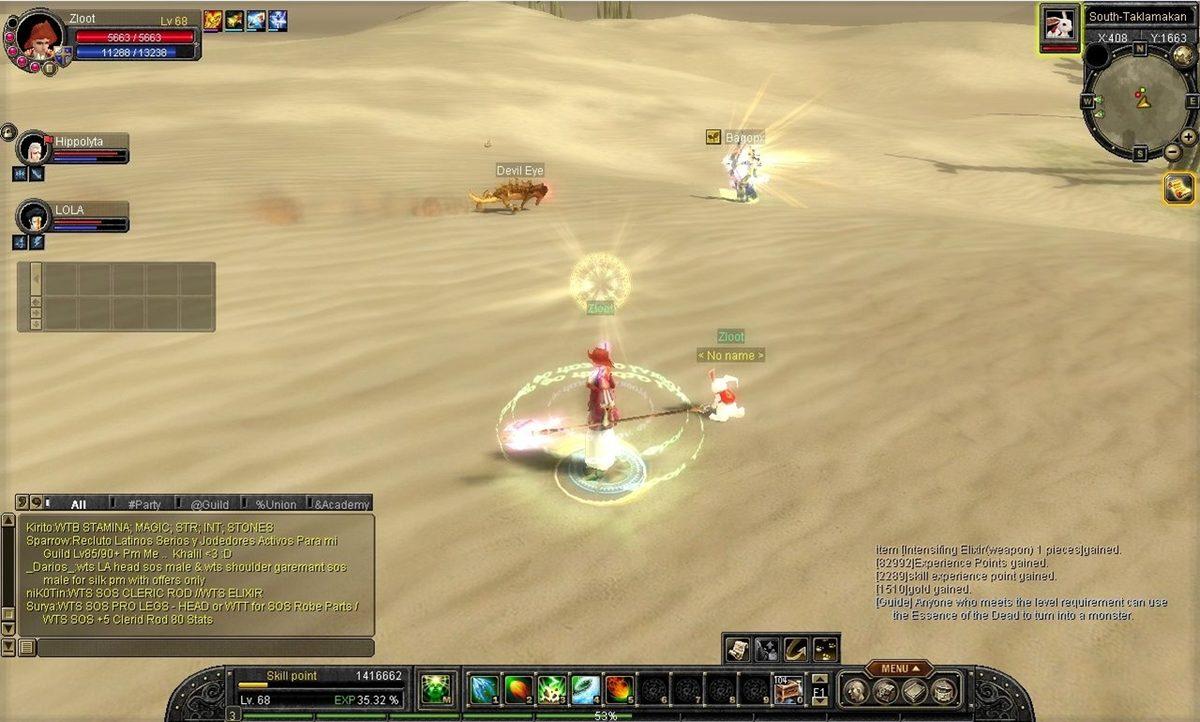Open the world map globe icon

click(1183, 55)
